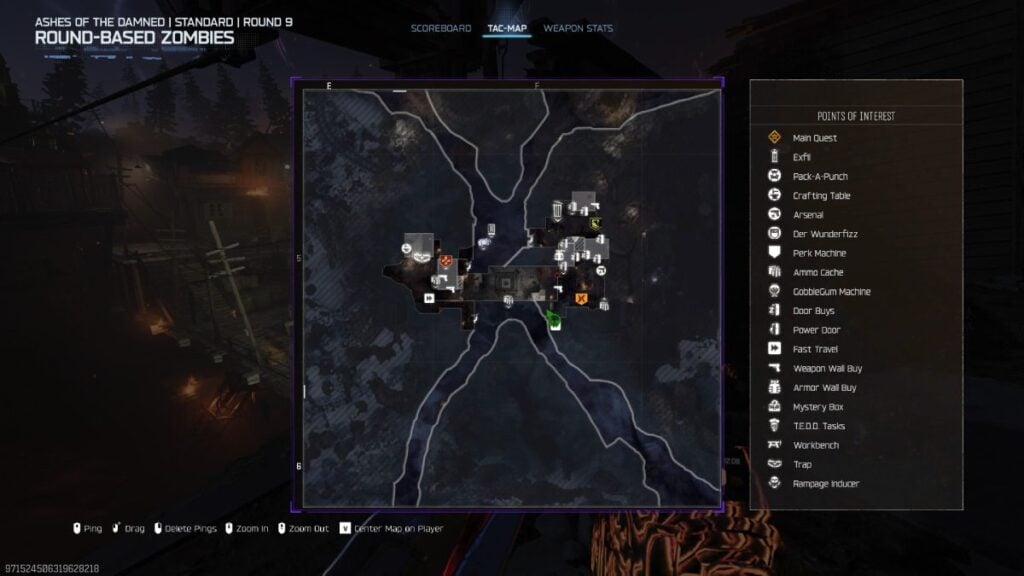
Task: Switch to the Scoreboard tab
Action: (x=440, y=28)
